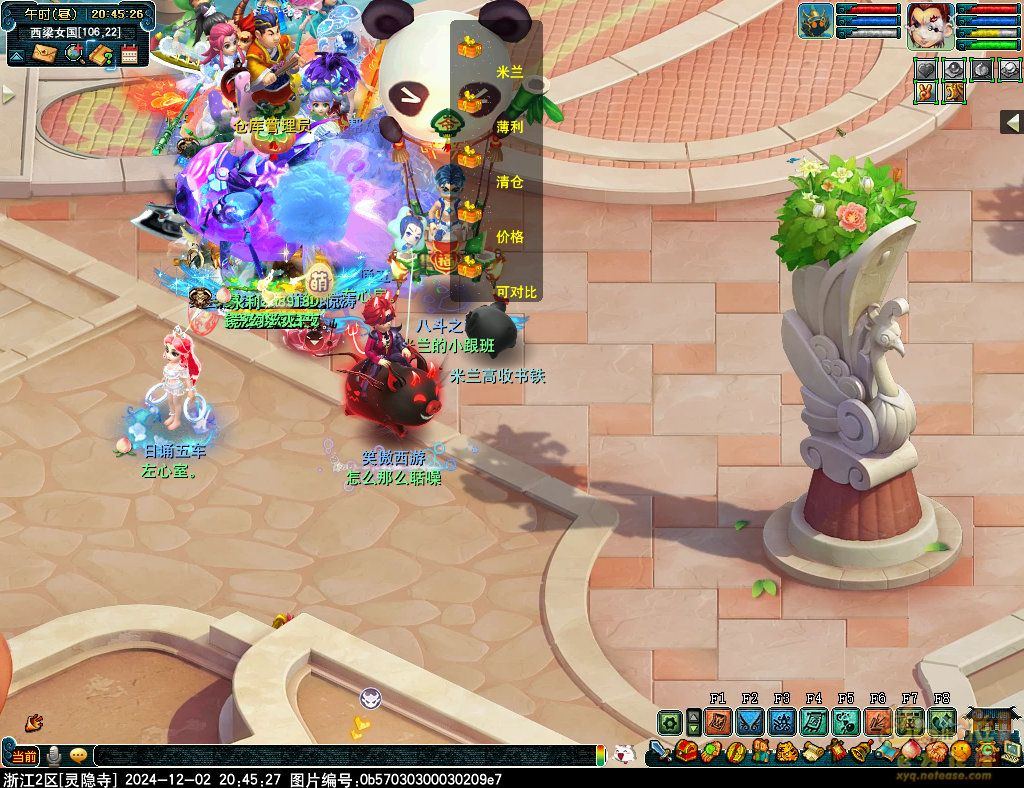Viewport: 1024px width, 788px height.
Task: Select the victory hand buff icon
Action: pyautogui.click(x=926, y=93)
